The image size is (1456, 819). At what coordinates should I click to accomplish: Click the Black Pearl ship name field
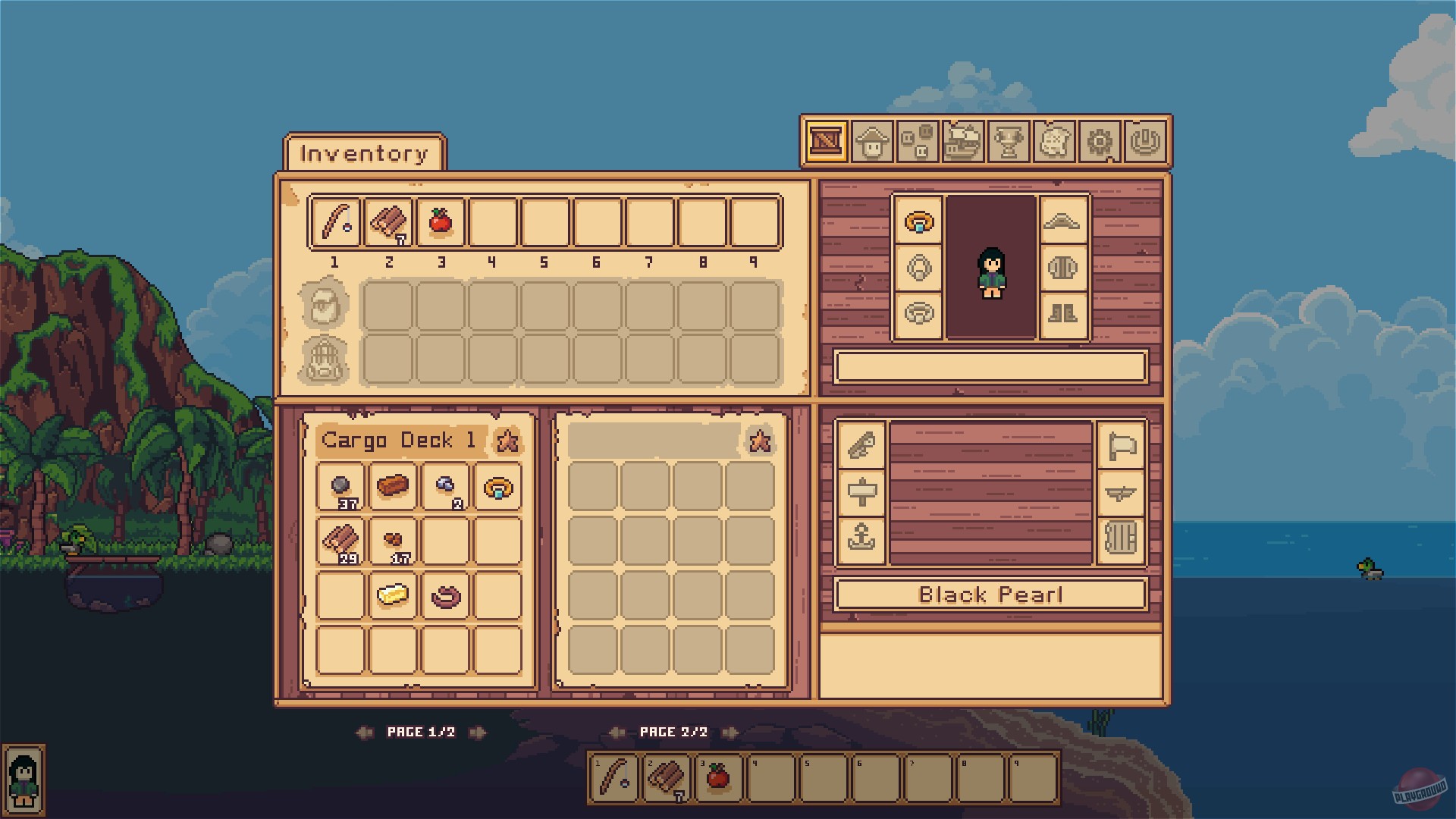pyautogui.click(x=990, y=595)
